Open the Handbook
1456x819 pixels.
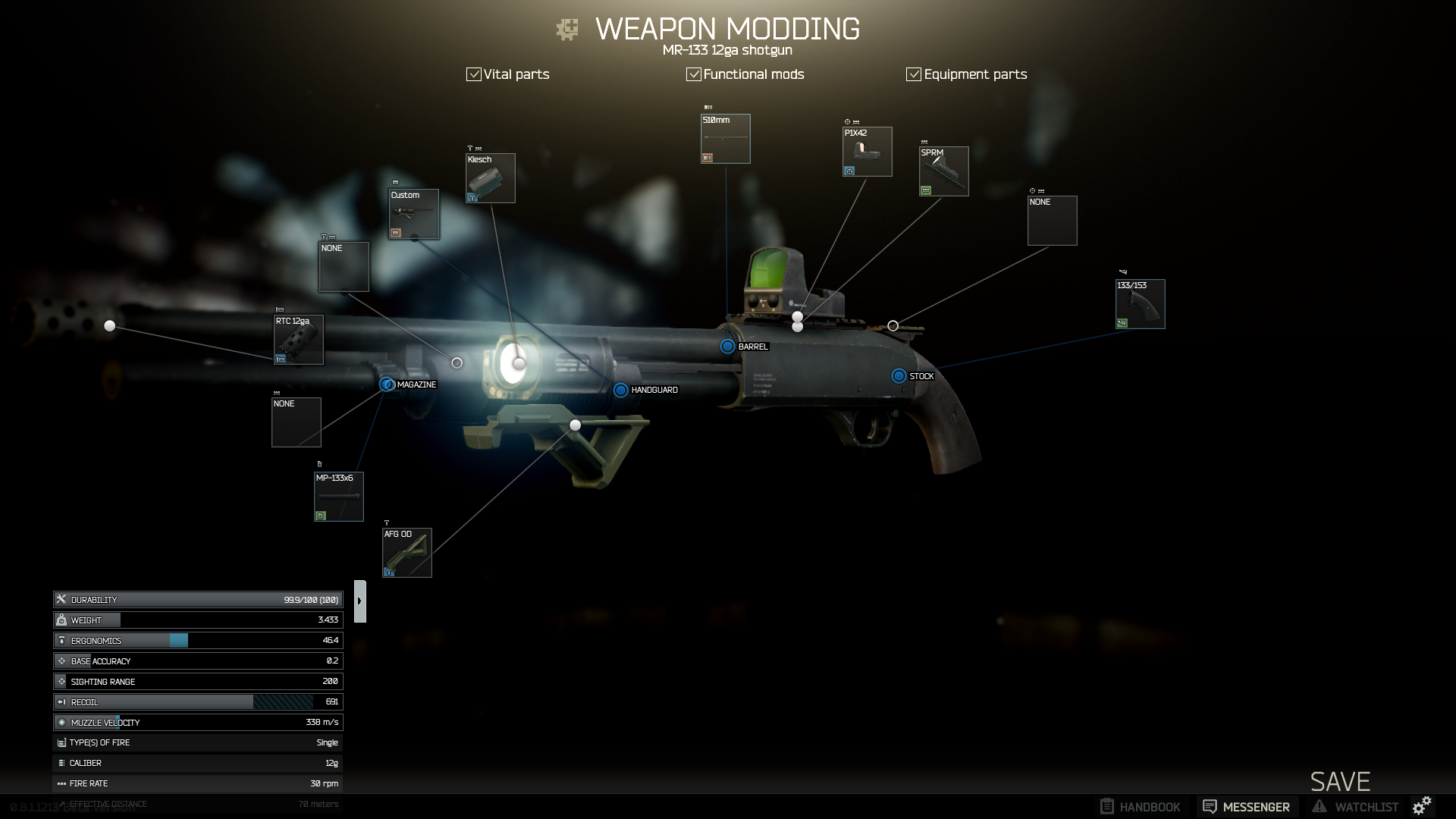(x=1141, y=807)
